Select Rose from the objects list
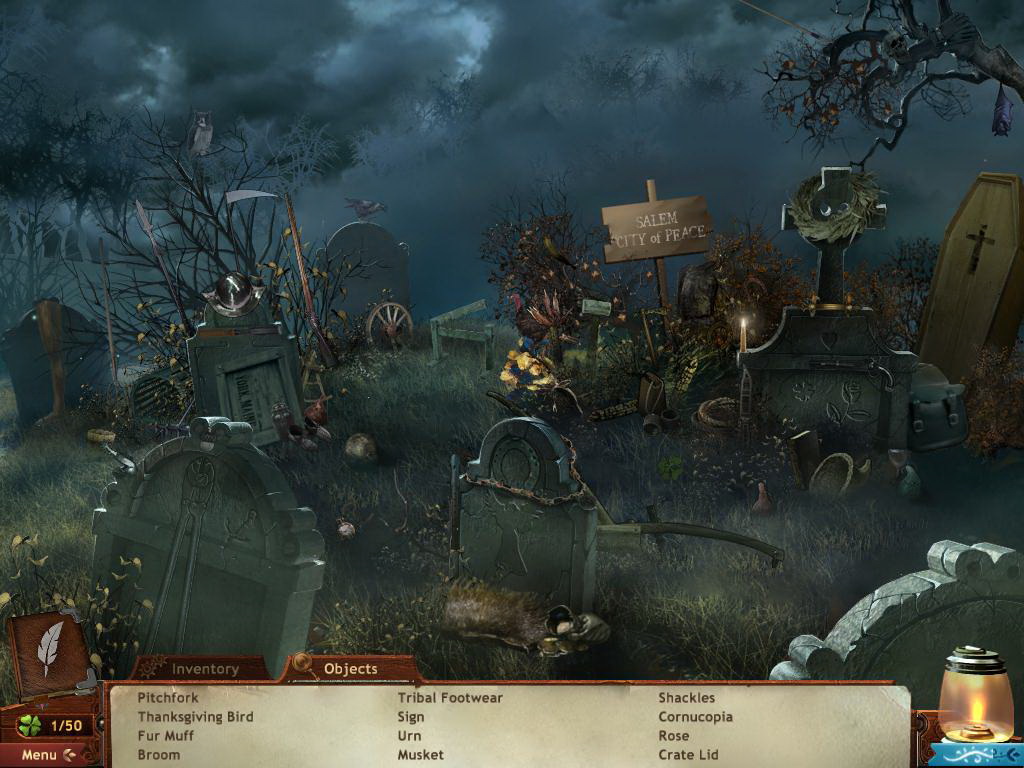 (674, 736)
